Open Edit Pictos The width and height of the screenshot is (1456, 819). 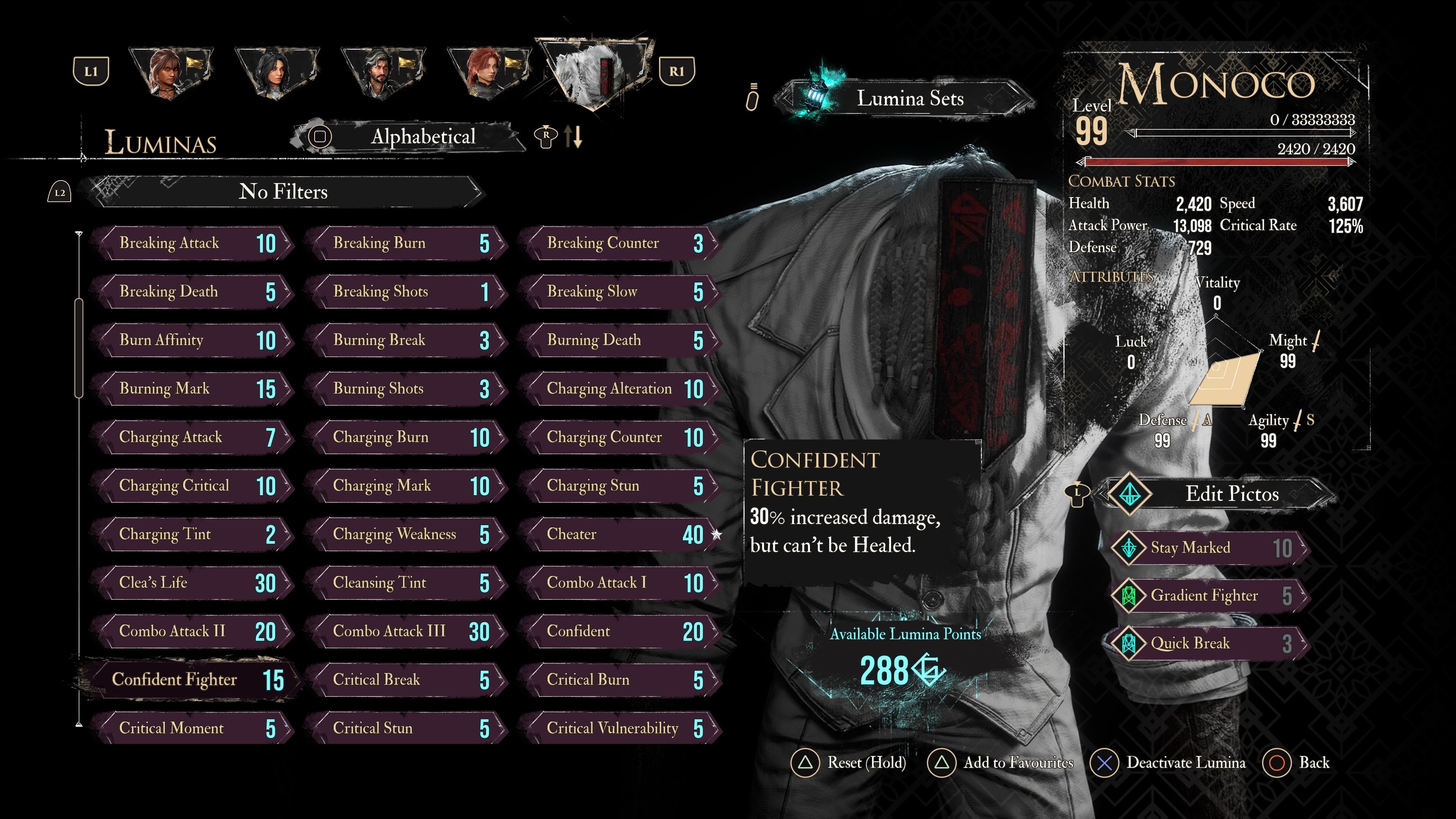(x=1221, y=494)
